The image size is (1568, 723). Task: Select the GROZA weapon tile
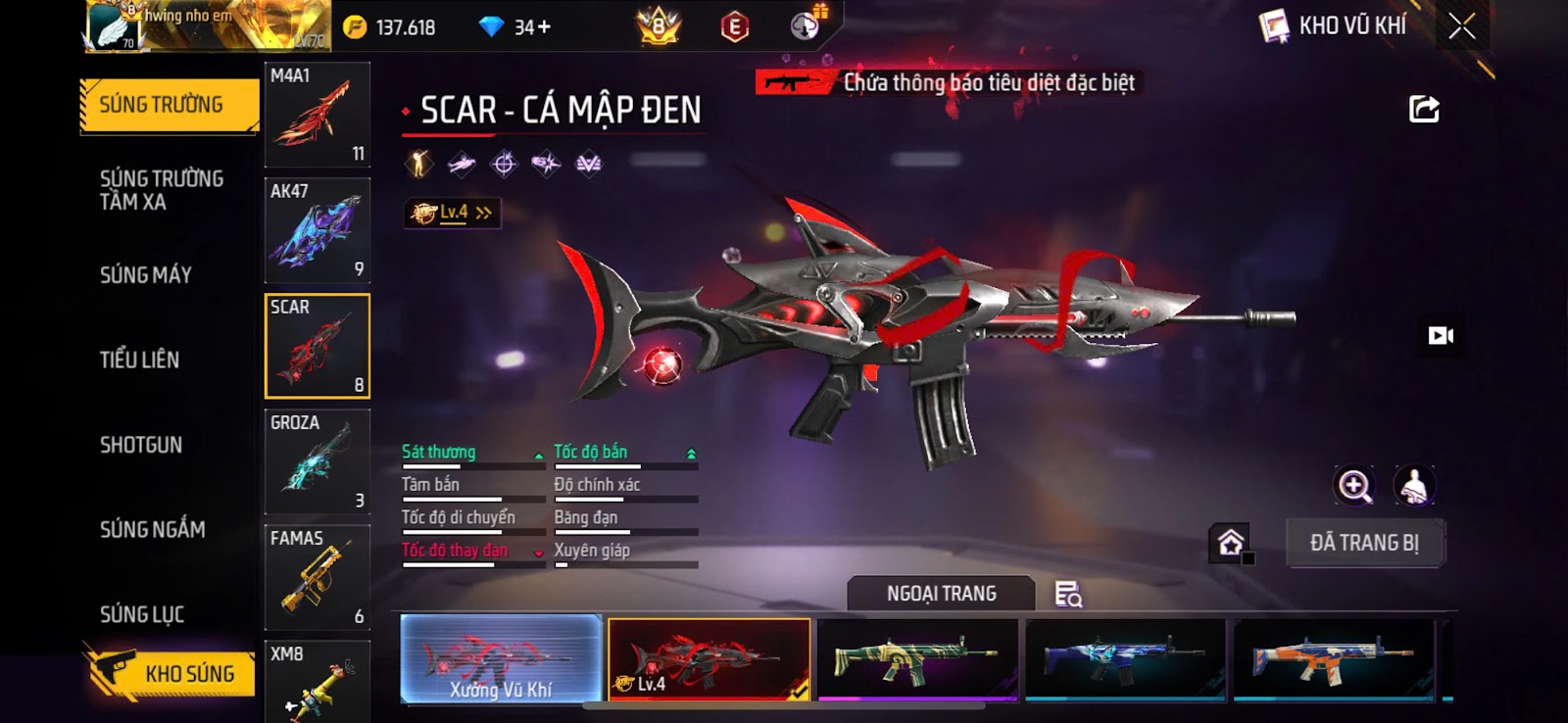click(317, 461)
